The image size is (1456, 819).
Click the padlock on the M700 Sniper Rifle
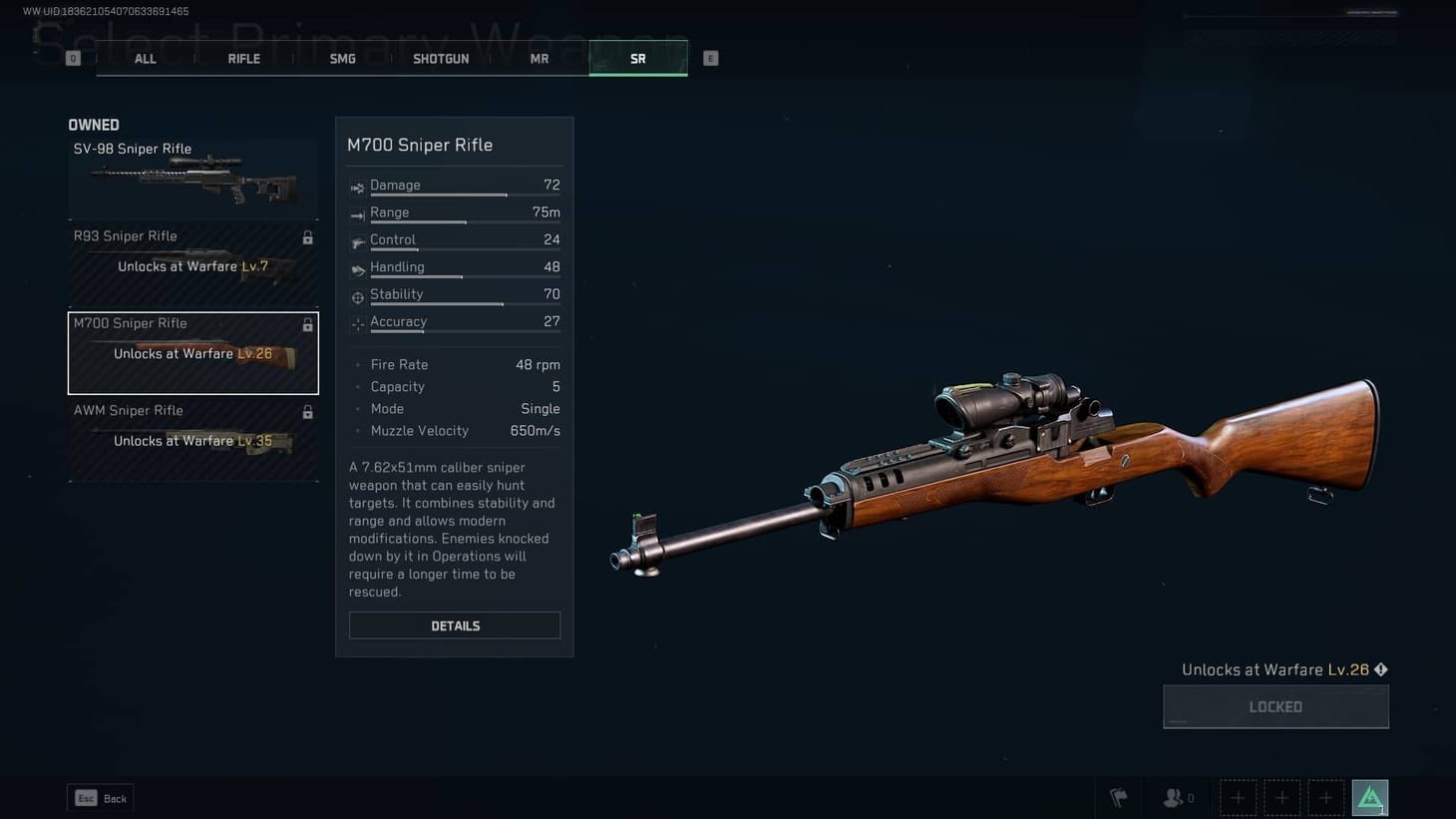[308, 324]
